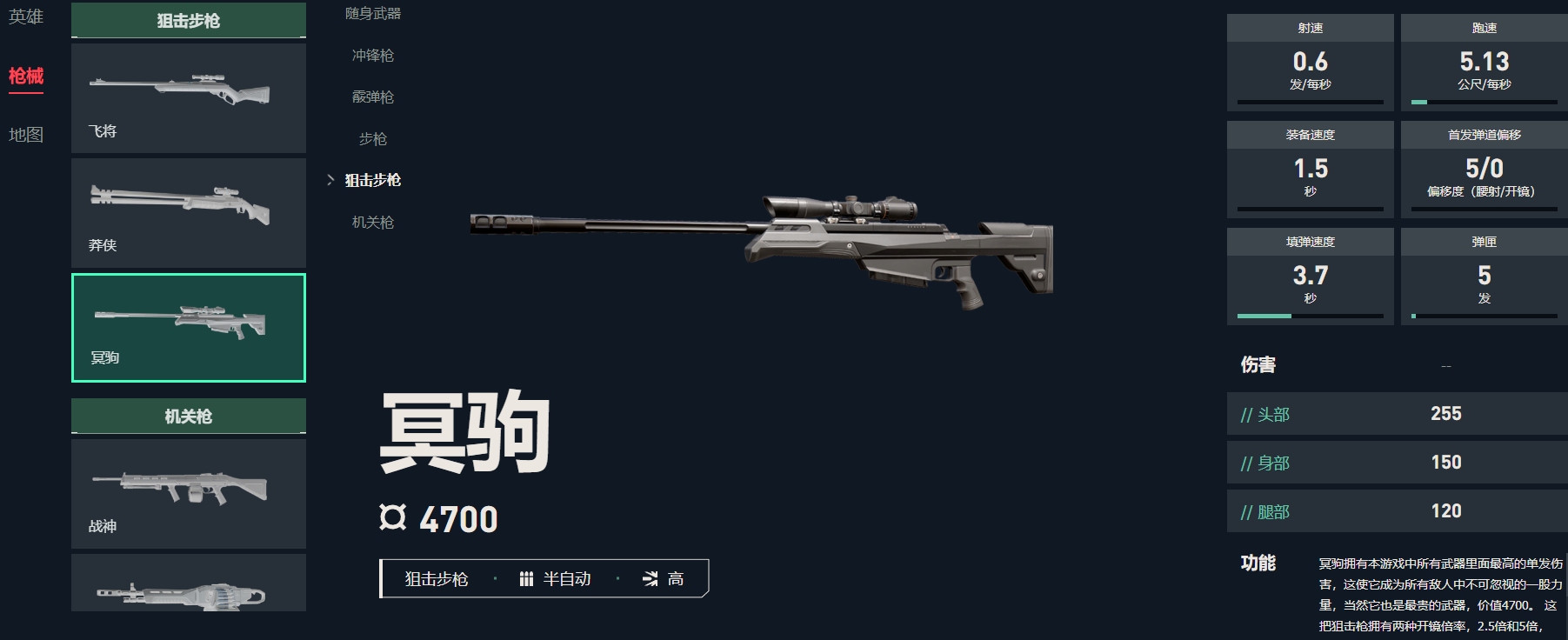Pick the 战神 machine gun card
The width and height of the screenshot is (1568, 640).
pyautogui.click(x=189, y=494)
